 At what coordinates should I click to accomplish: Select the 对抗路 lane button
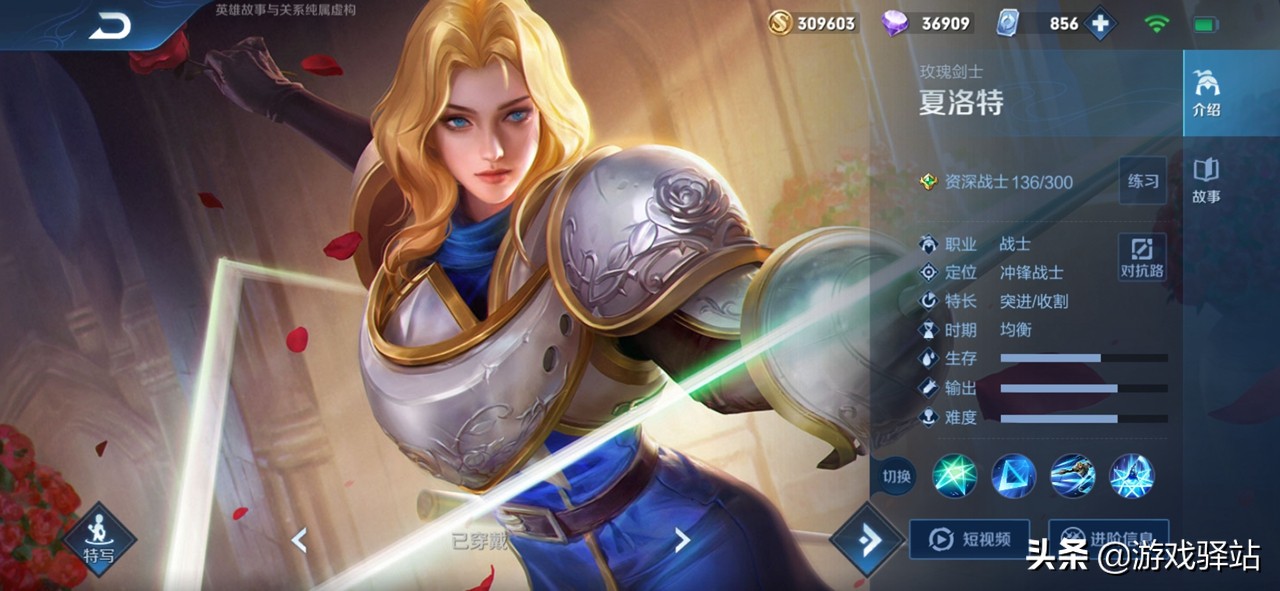click(x=1142, y=257)
